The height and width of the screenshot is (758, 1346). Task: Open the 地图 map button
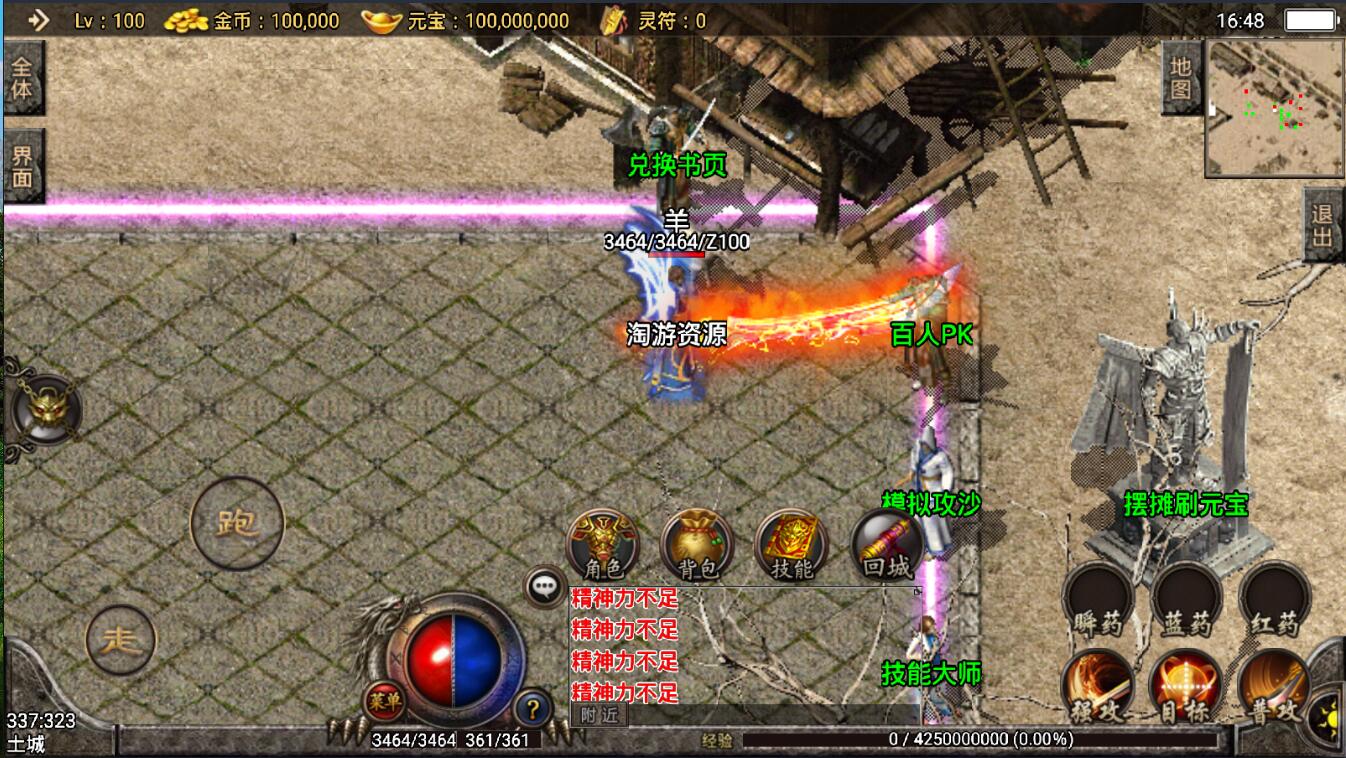point(1181,78)
